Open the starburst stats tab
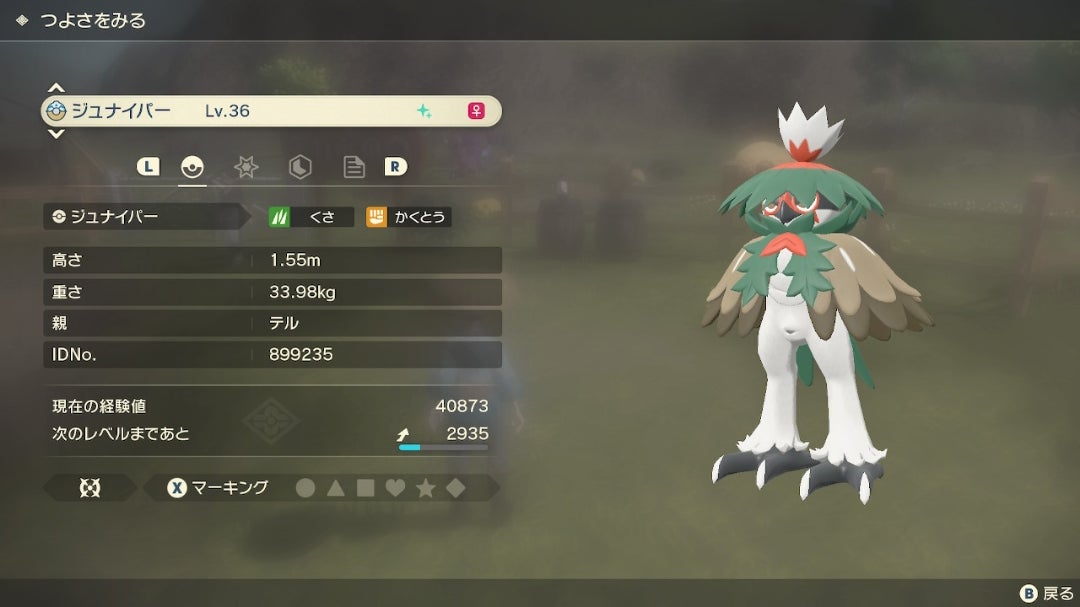The width and height of the screenshot is (1080, 607). coord(246,168)
